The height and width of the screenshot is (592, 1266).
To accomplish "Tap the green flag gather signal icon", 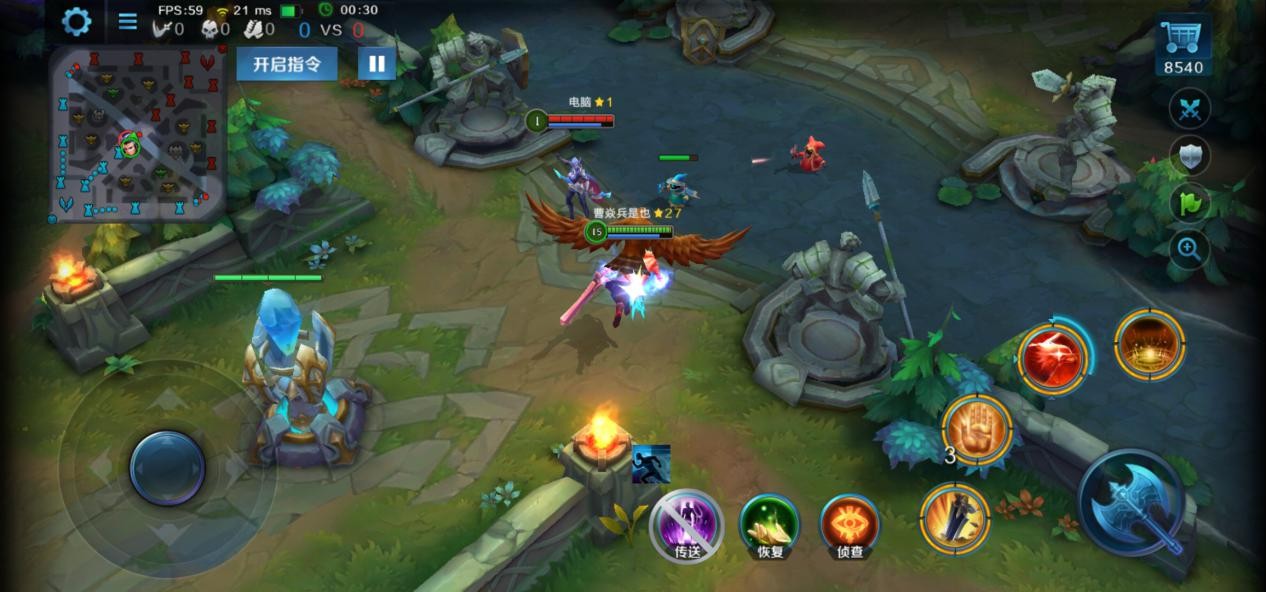I will click(1190, 203).
